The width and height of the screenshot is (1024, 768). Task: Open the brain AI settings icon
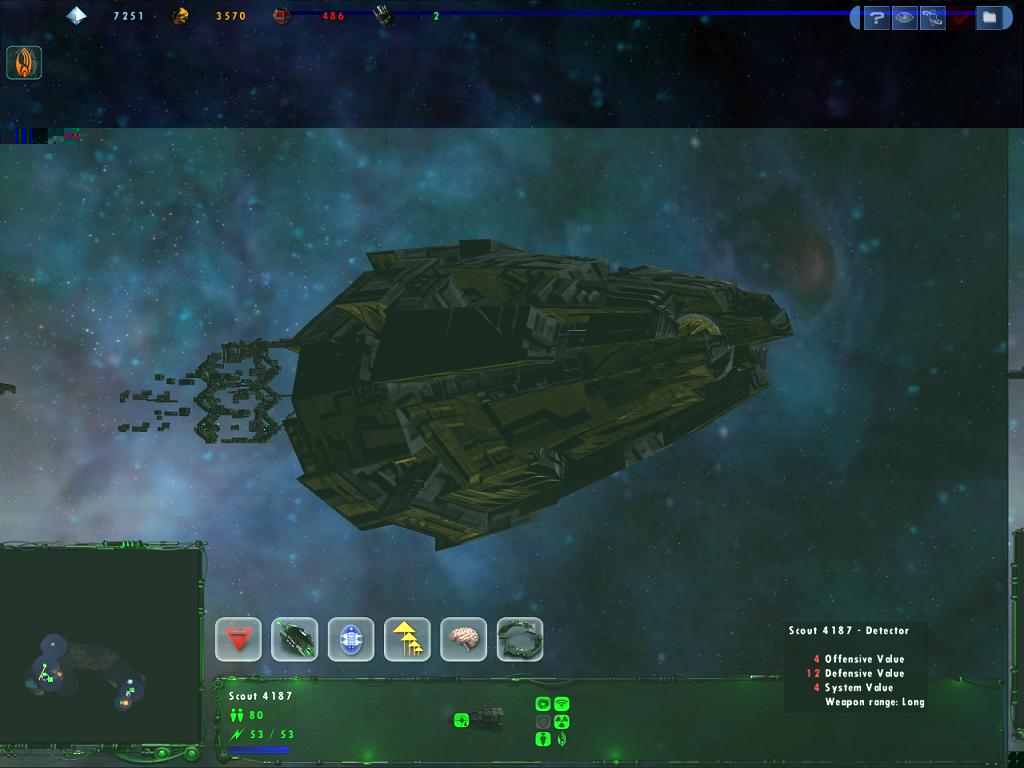pyautogui.click(x=463, y=639)
